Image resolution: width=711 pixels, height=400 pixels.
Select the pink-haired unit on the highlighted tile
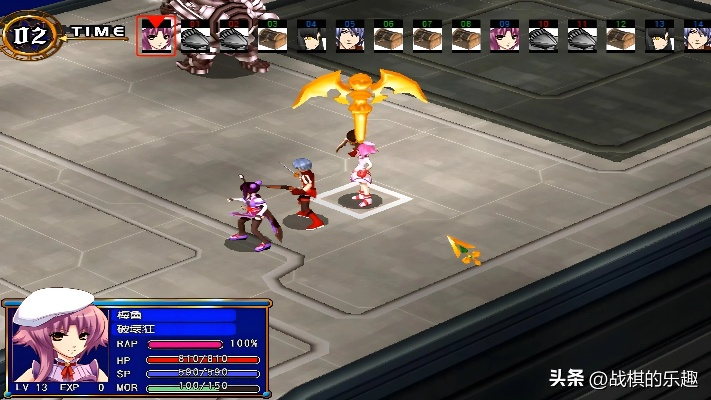[361, 172]
